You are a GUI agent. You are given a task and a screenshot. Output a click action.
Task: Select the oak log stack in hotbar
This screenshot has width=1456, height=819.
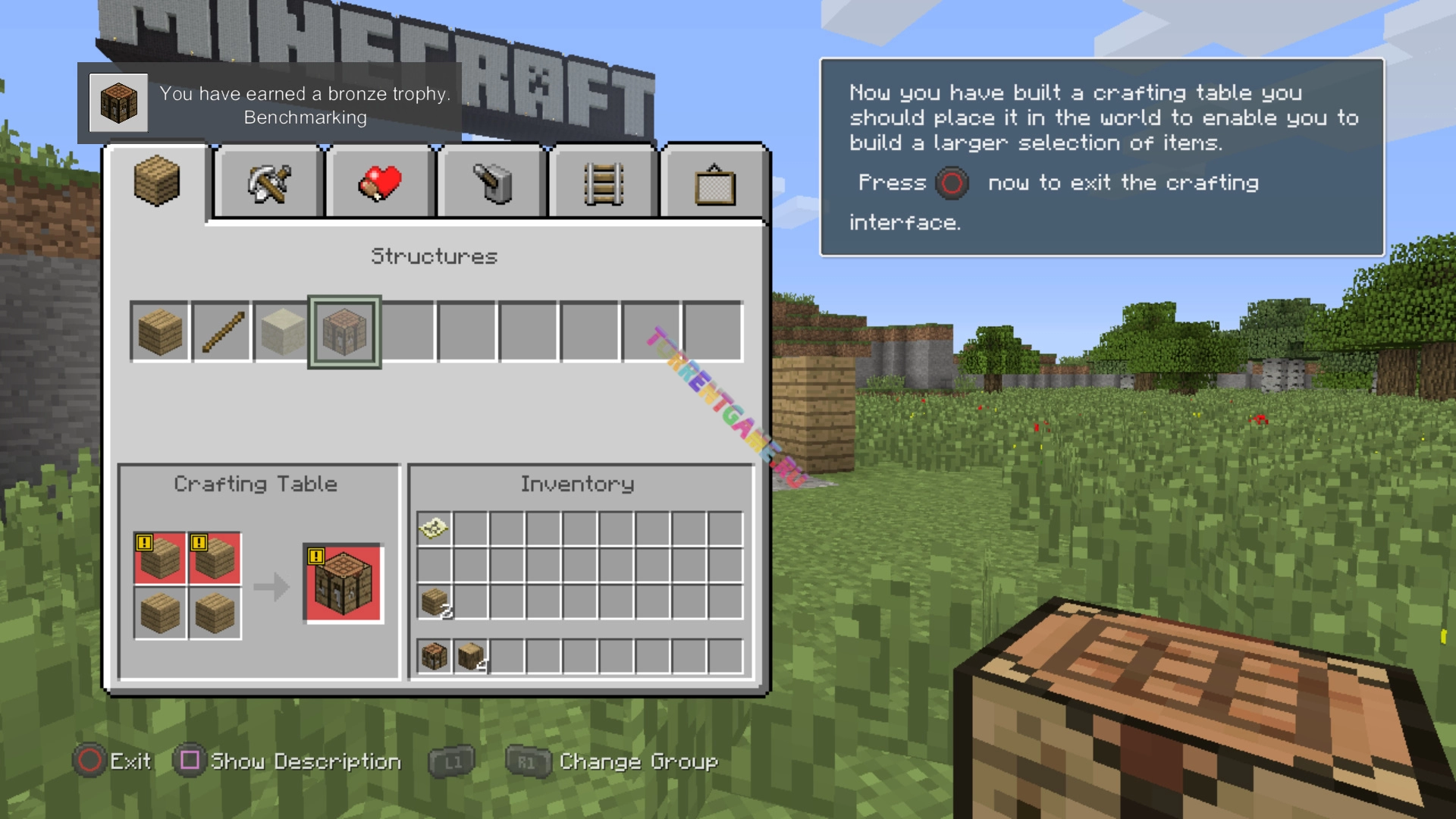click(x=471, y=656)
